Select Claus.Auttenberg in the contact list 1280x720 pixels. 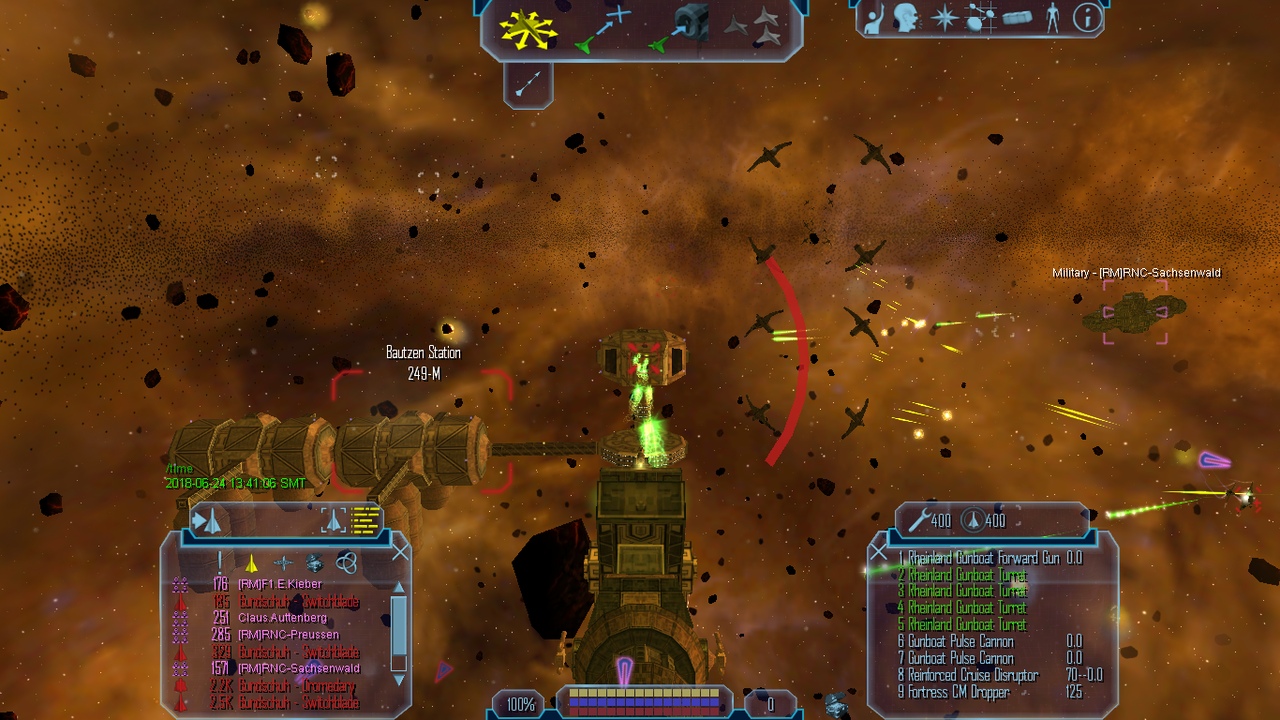282,618
